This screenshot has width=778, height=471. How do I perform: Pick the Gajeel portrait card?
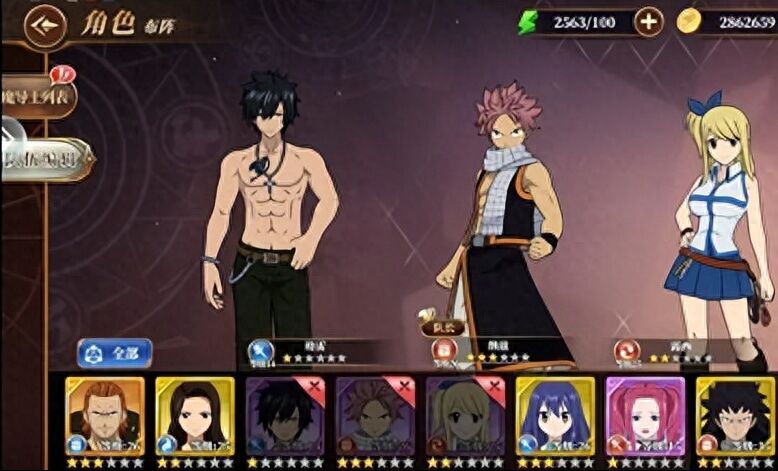pos(734,415)
